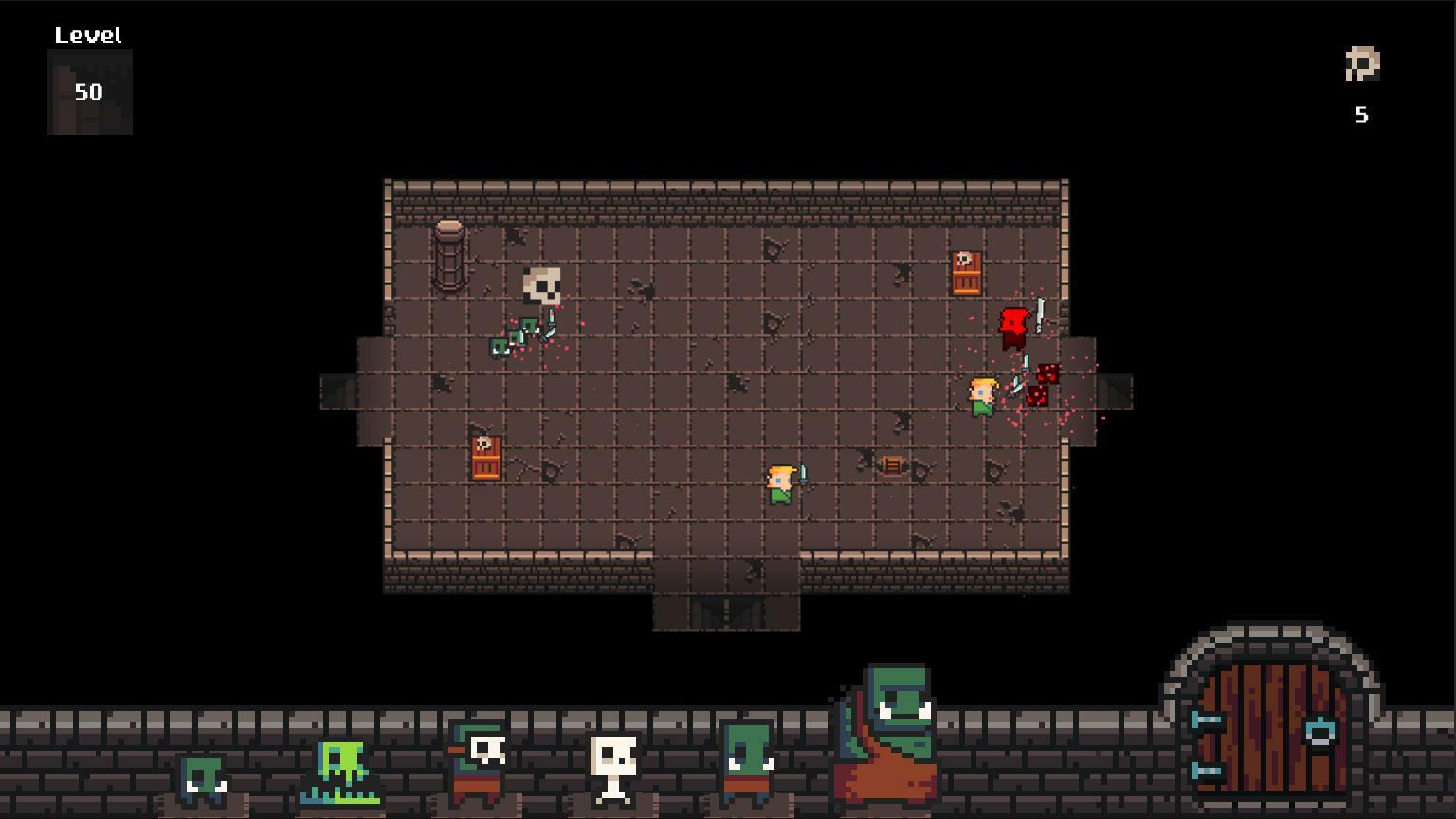Screen dimensions: 1456x819
Task: Click the wooden crate near the room's center
Action: click(x=892, y=464)
